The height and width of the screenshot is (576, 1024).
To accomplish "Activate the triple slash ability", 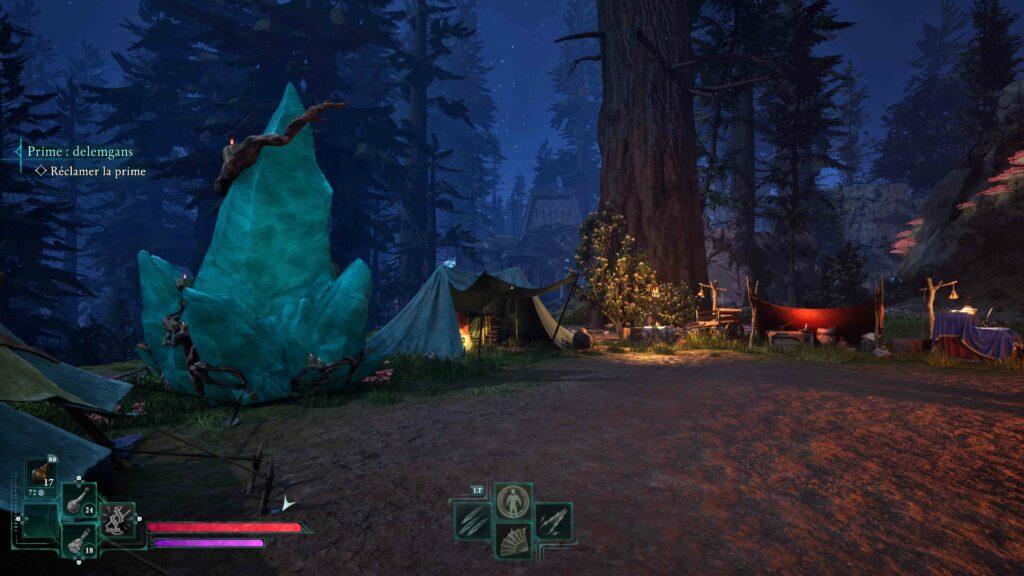I will (x=472, y=520).
